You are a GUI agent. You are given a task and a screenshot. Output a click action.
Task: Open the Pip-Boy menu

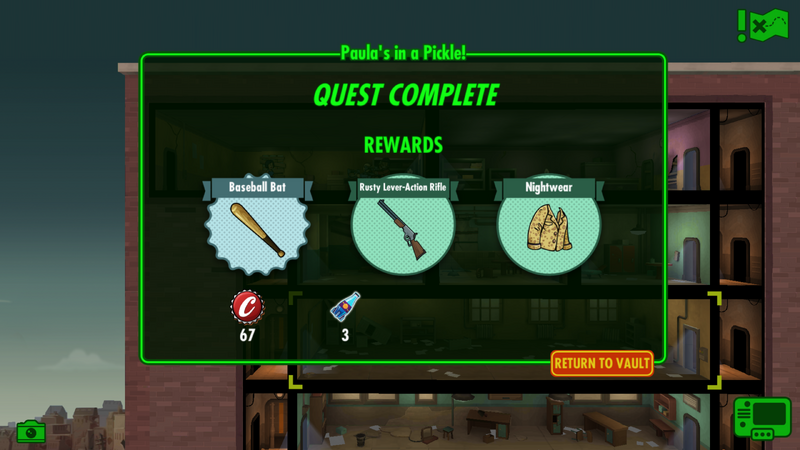(x=762, y=418)
